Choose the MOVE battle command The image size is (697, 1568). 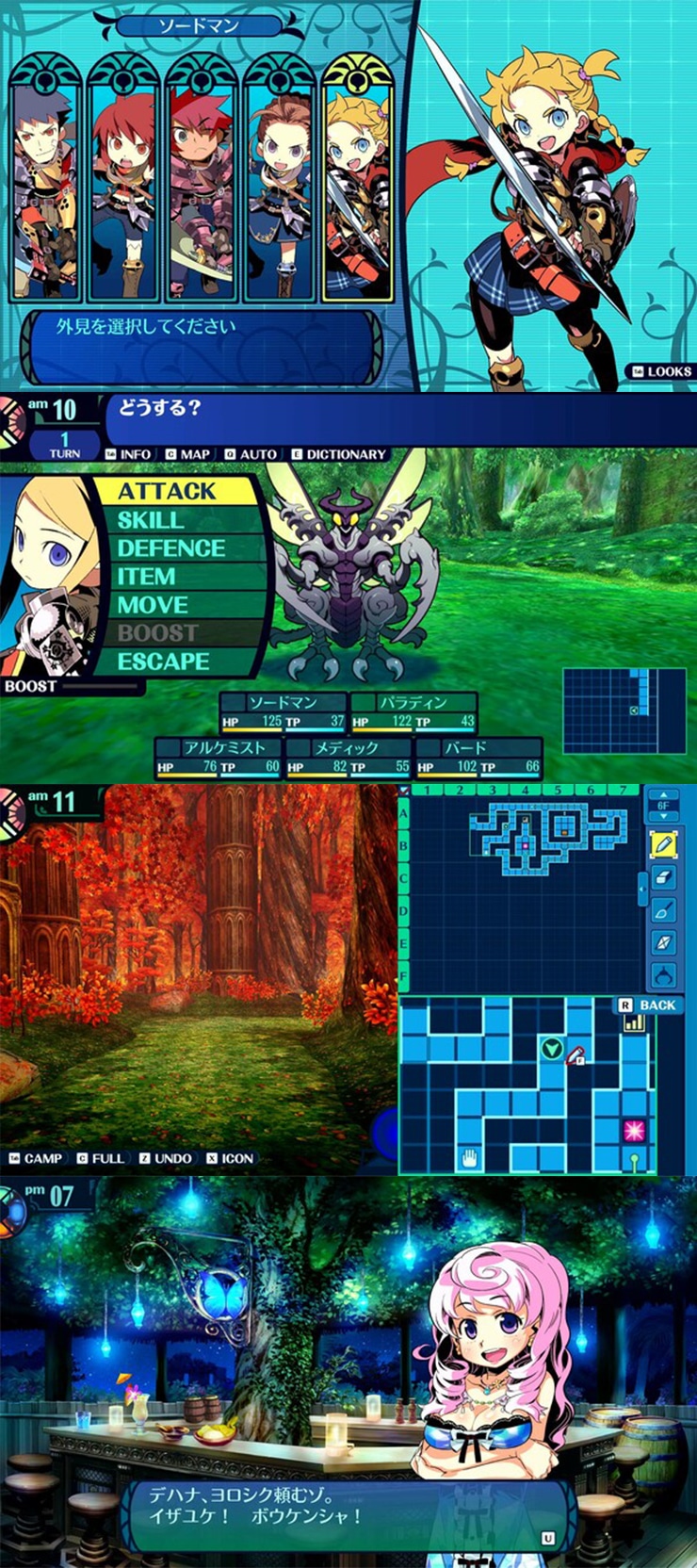pos(153,605)
